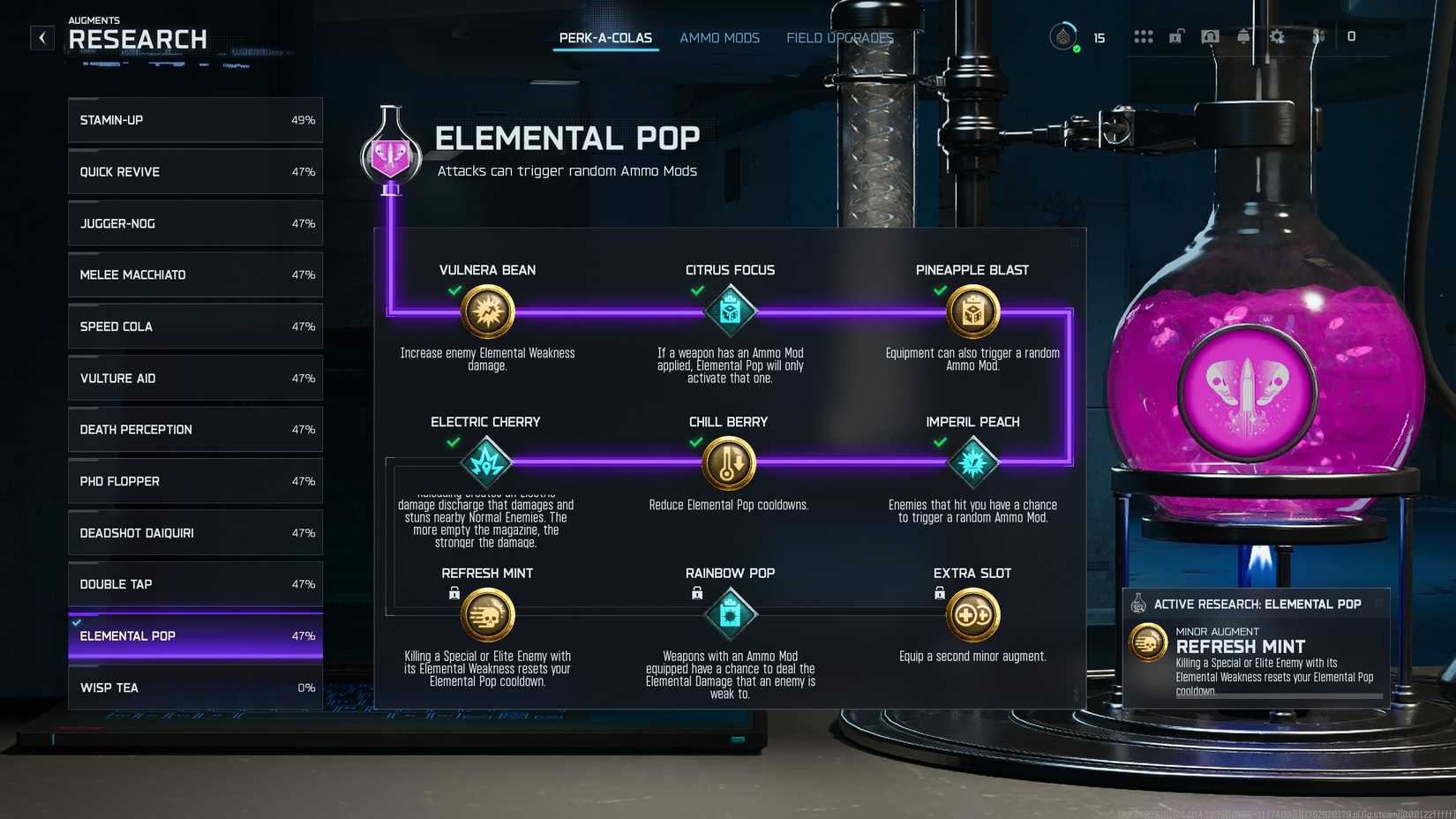Select the Extra Slot augment icon
The image size is (1456, 819).
click(x=972, y=613)
